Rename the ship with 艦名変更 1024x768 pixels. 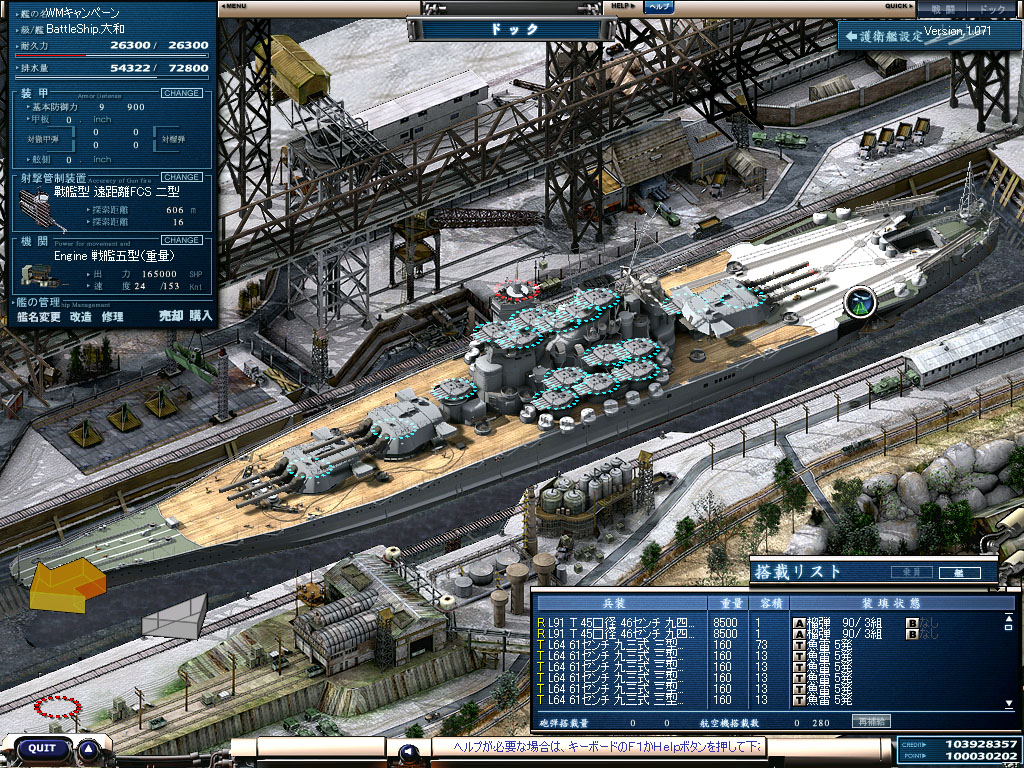pos(40,316)
